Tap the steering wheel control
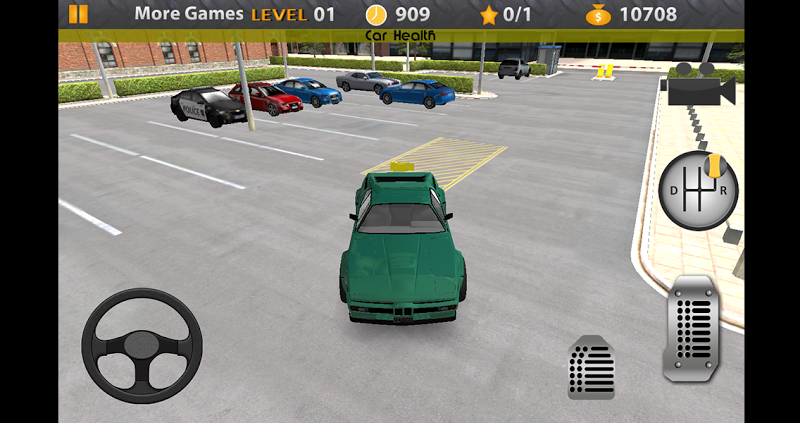The image size is (800, 423). (x=142, y=345)
